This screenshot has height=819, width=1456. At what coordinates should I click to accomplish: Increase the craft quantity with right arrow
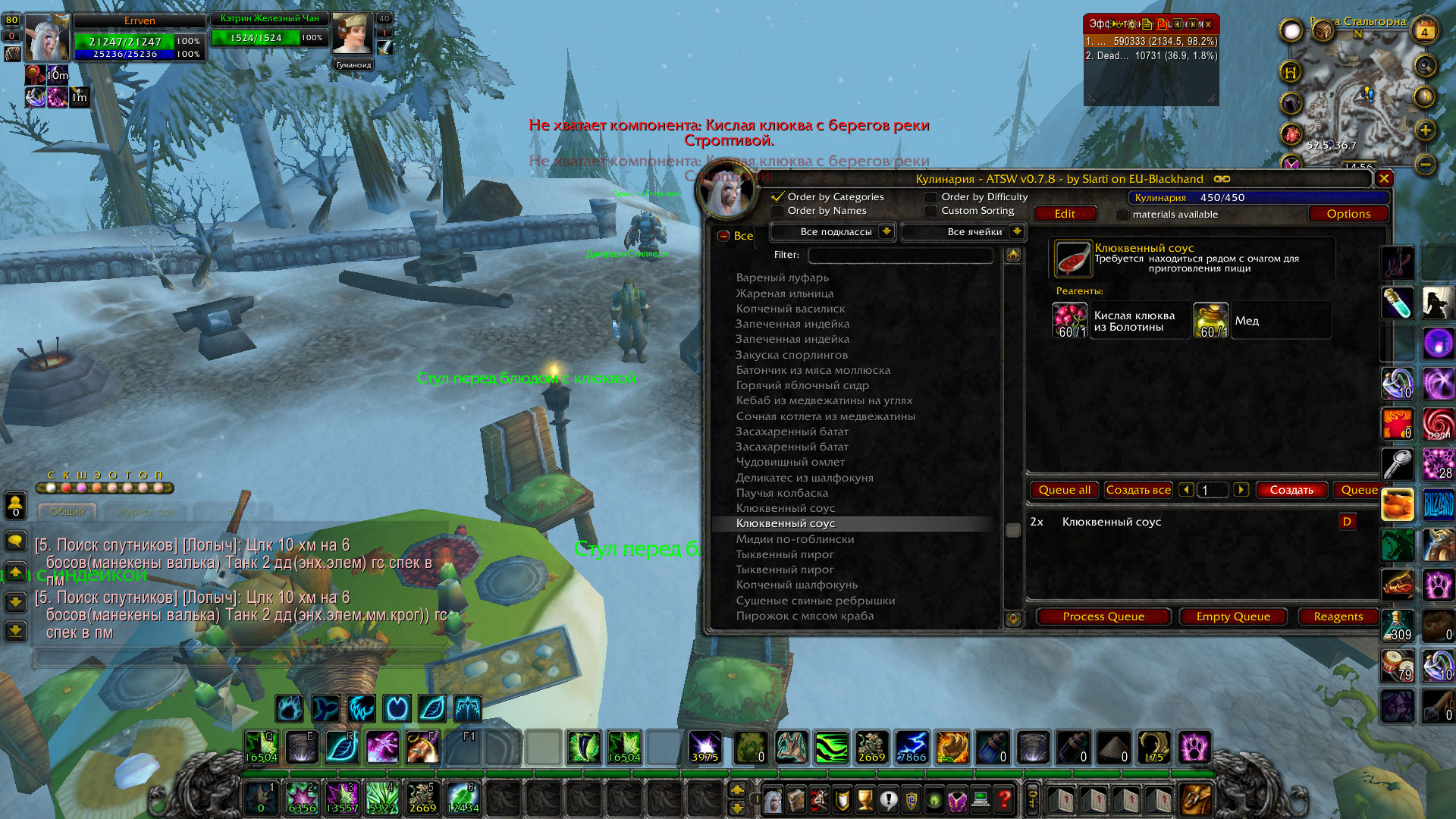point(1241,490)
